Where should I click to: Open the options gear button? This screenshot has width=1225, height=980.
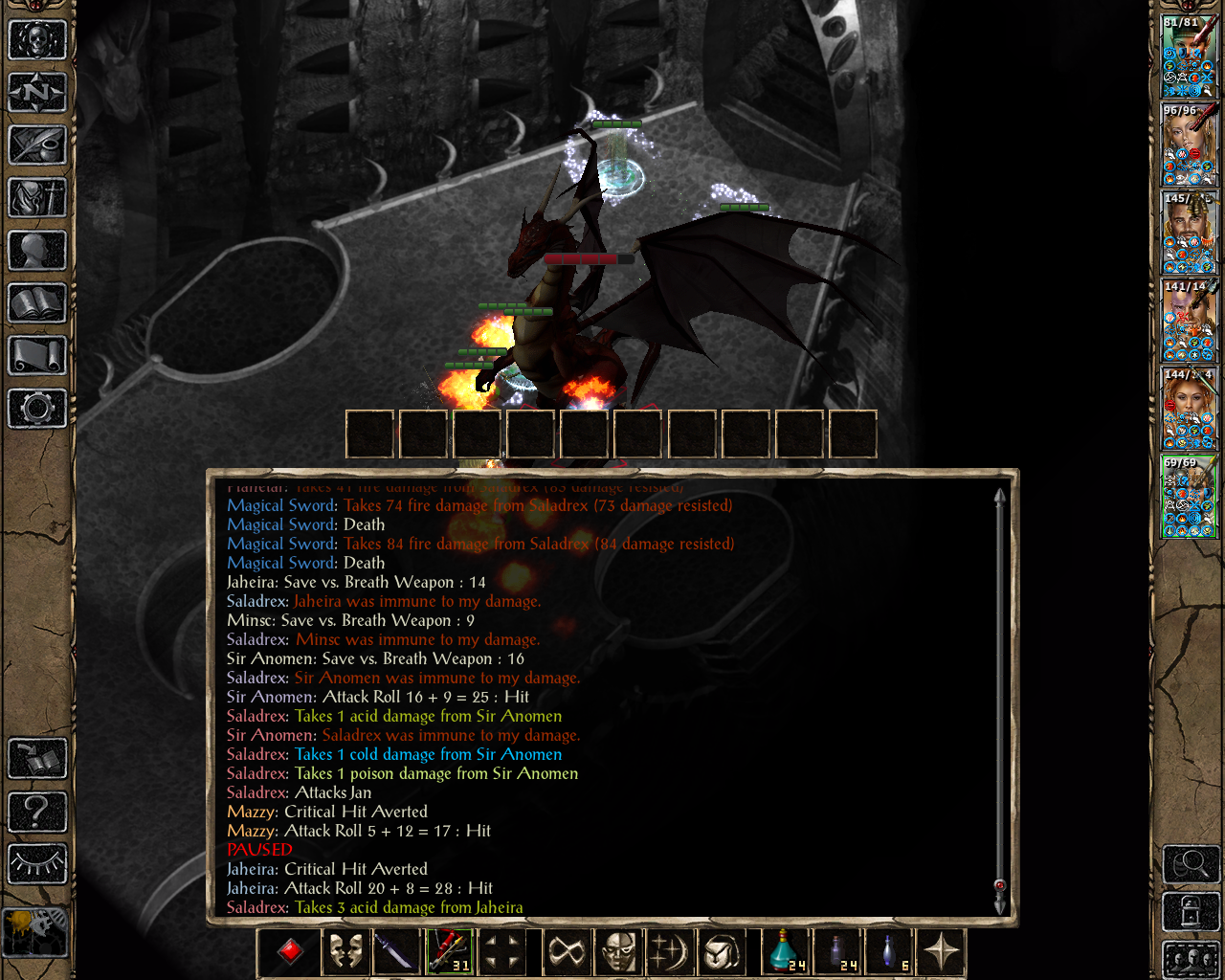37,409
